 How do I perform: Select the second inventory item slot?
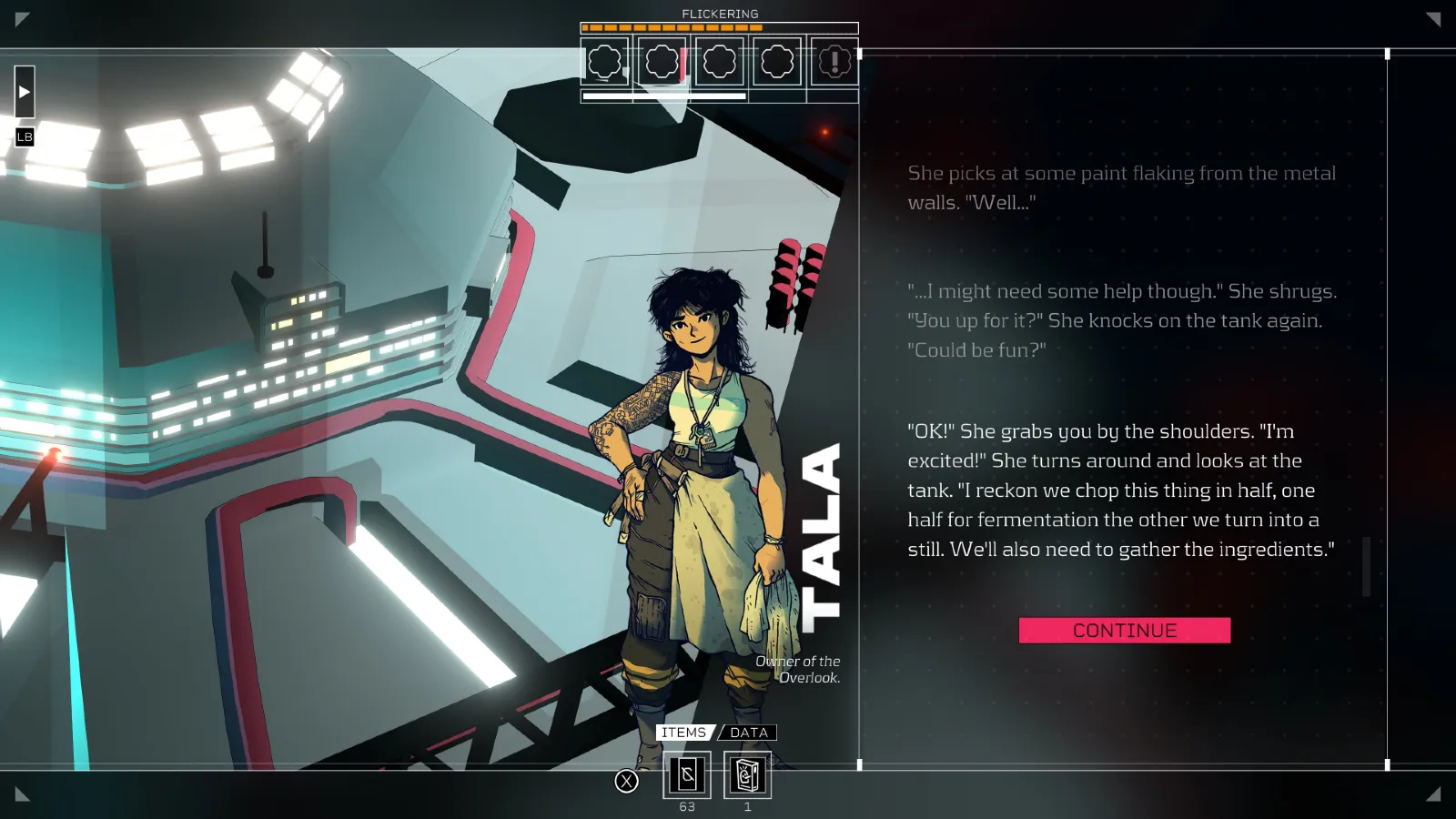747,775
